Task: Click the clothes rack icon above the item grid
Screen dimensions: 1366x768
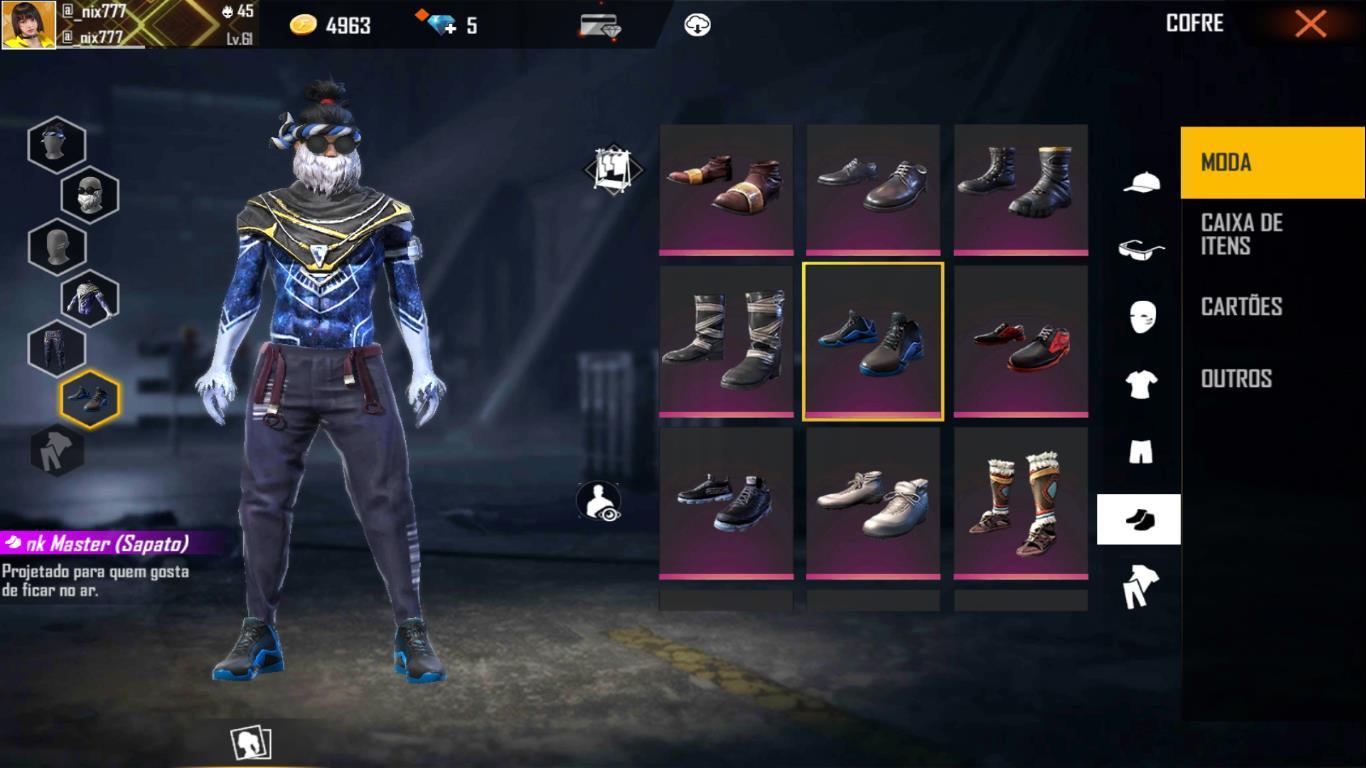Action: 613,170
